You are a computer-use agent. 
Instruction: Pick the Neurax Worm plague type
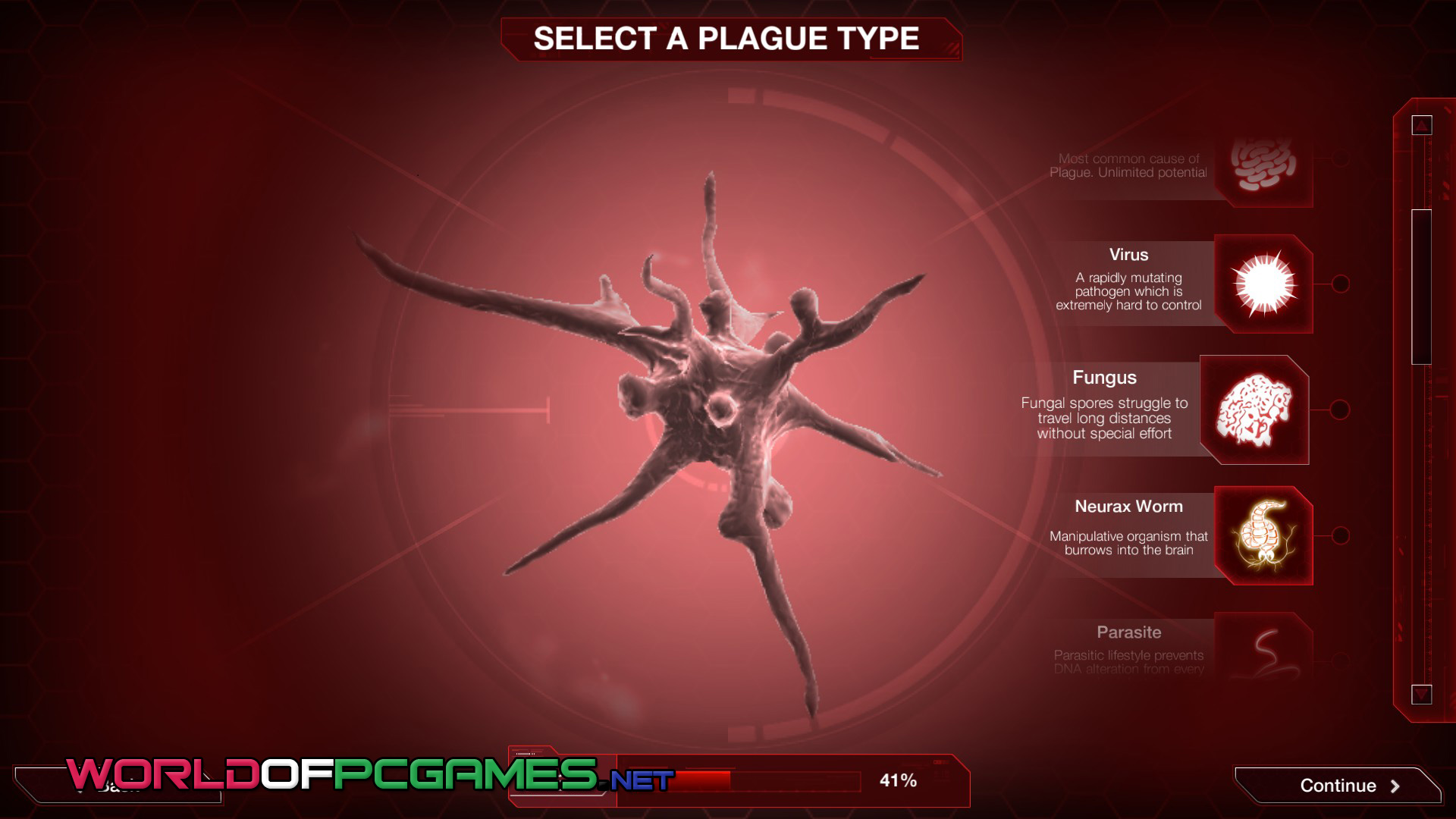pos(1263,535)
